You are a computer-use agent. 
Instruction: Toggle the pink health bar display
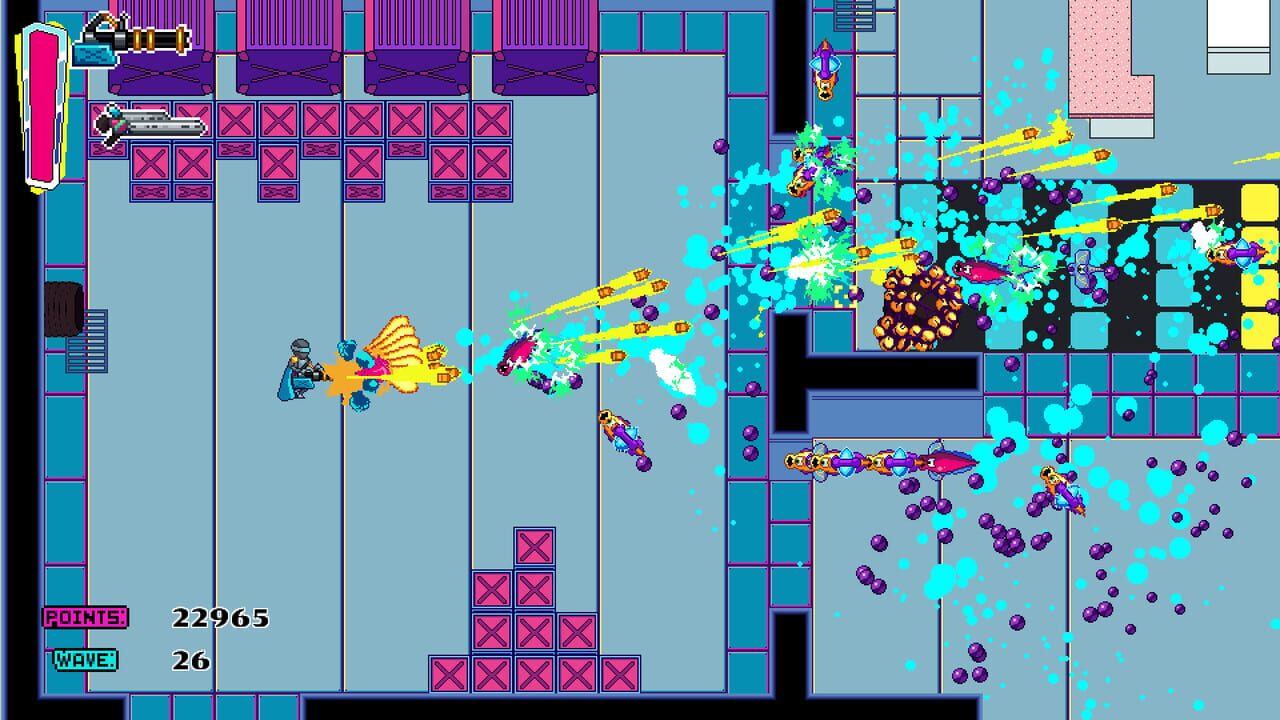pos(37,95)
